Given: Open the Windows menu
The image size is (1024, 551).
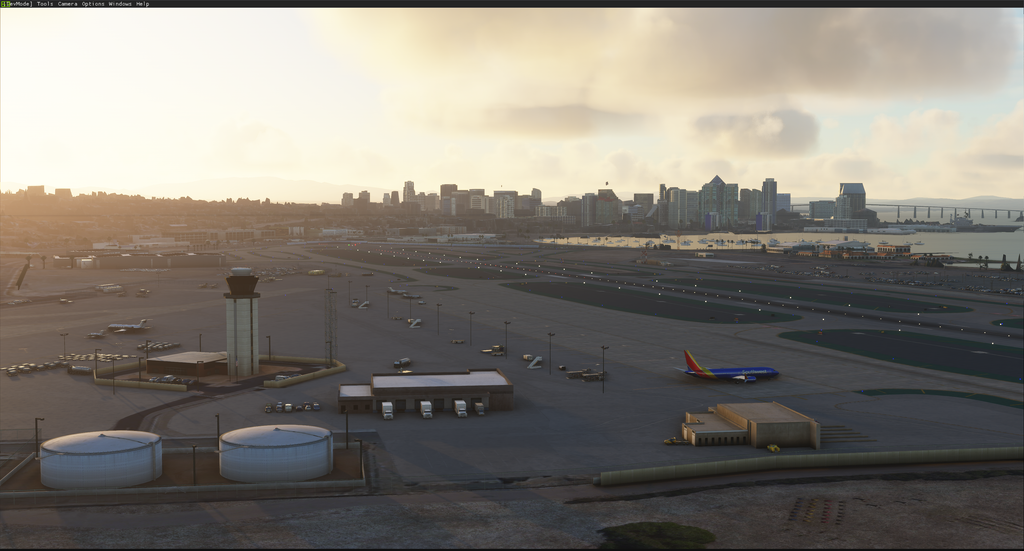Looking at the screenshot, I should 120,4.
